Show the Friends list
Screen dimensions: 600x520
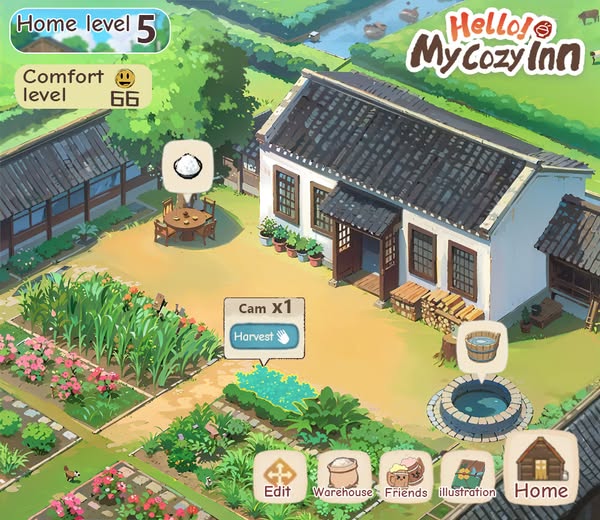[406, 476]
